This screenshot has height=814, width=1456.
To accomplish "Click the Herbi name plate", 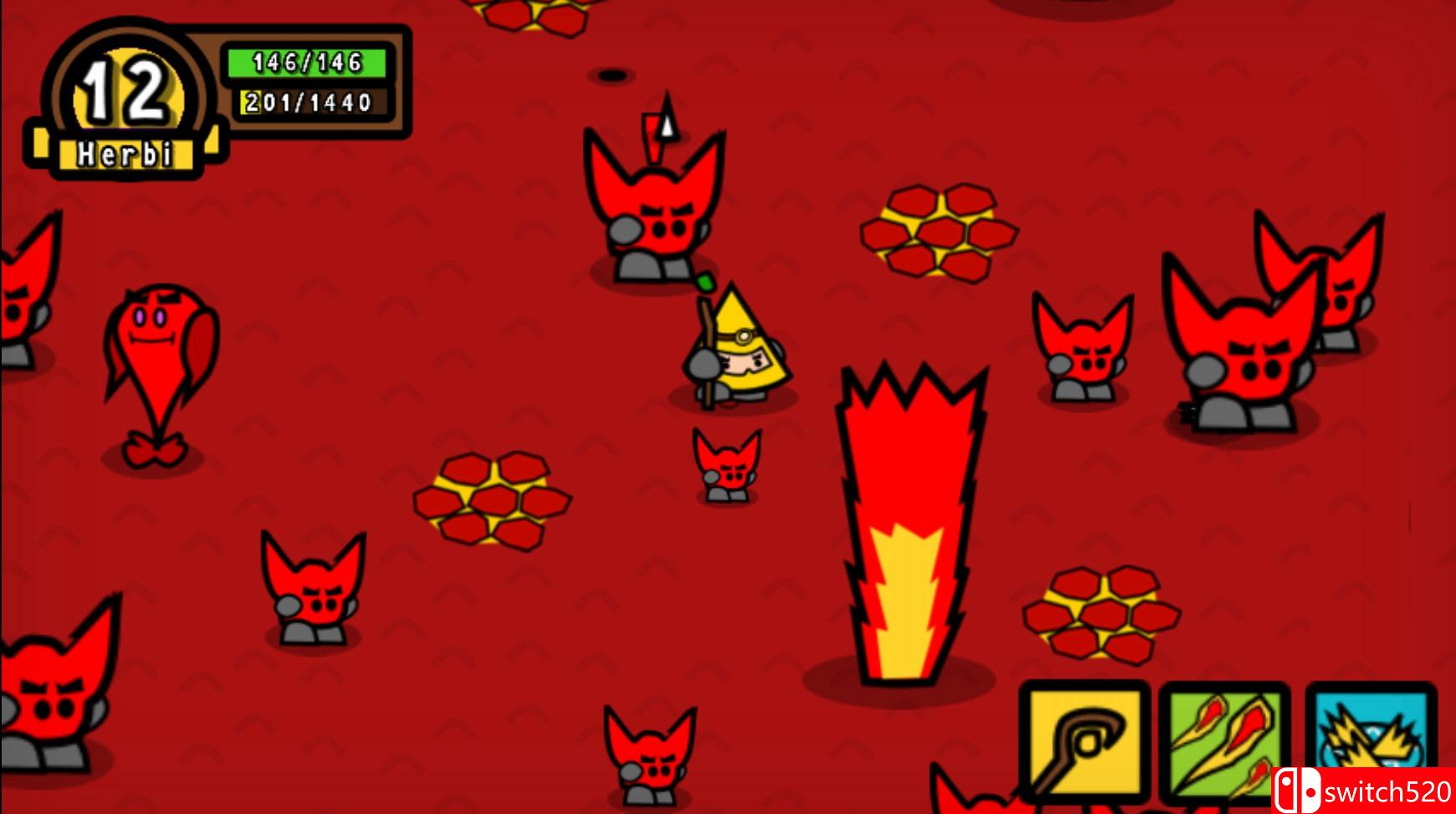I will tap(125, 153).
